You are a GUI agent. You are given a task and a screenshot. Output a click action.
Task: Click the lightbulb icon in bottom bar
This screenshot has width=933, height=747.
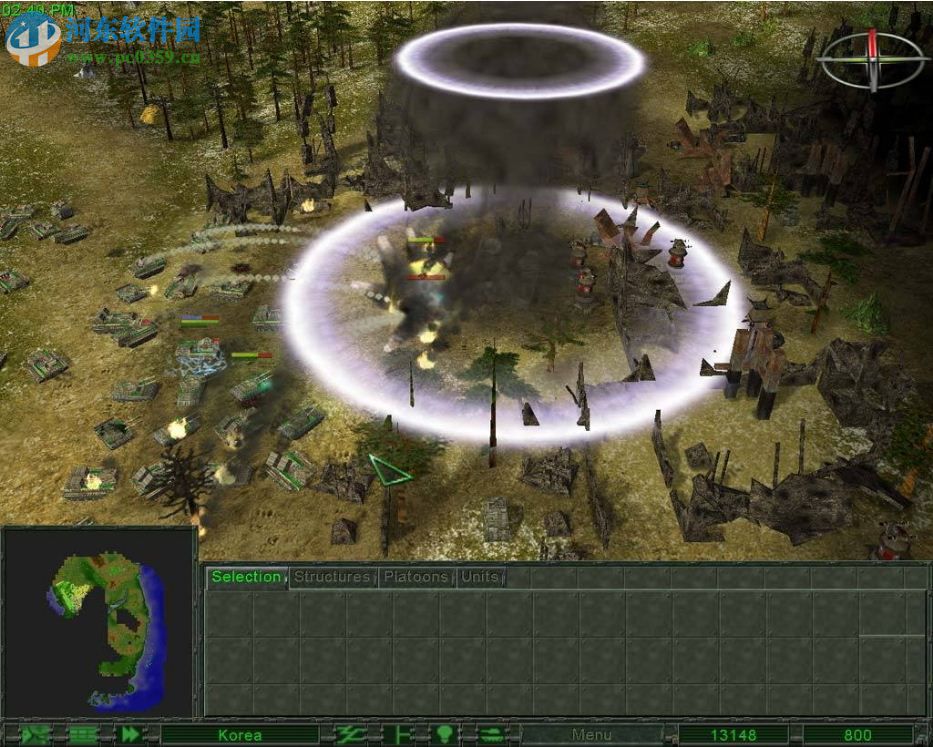[444, 735]
